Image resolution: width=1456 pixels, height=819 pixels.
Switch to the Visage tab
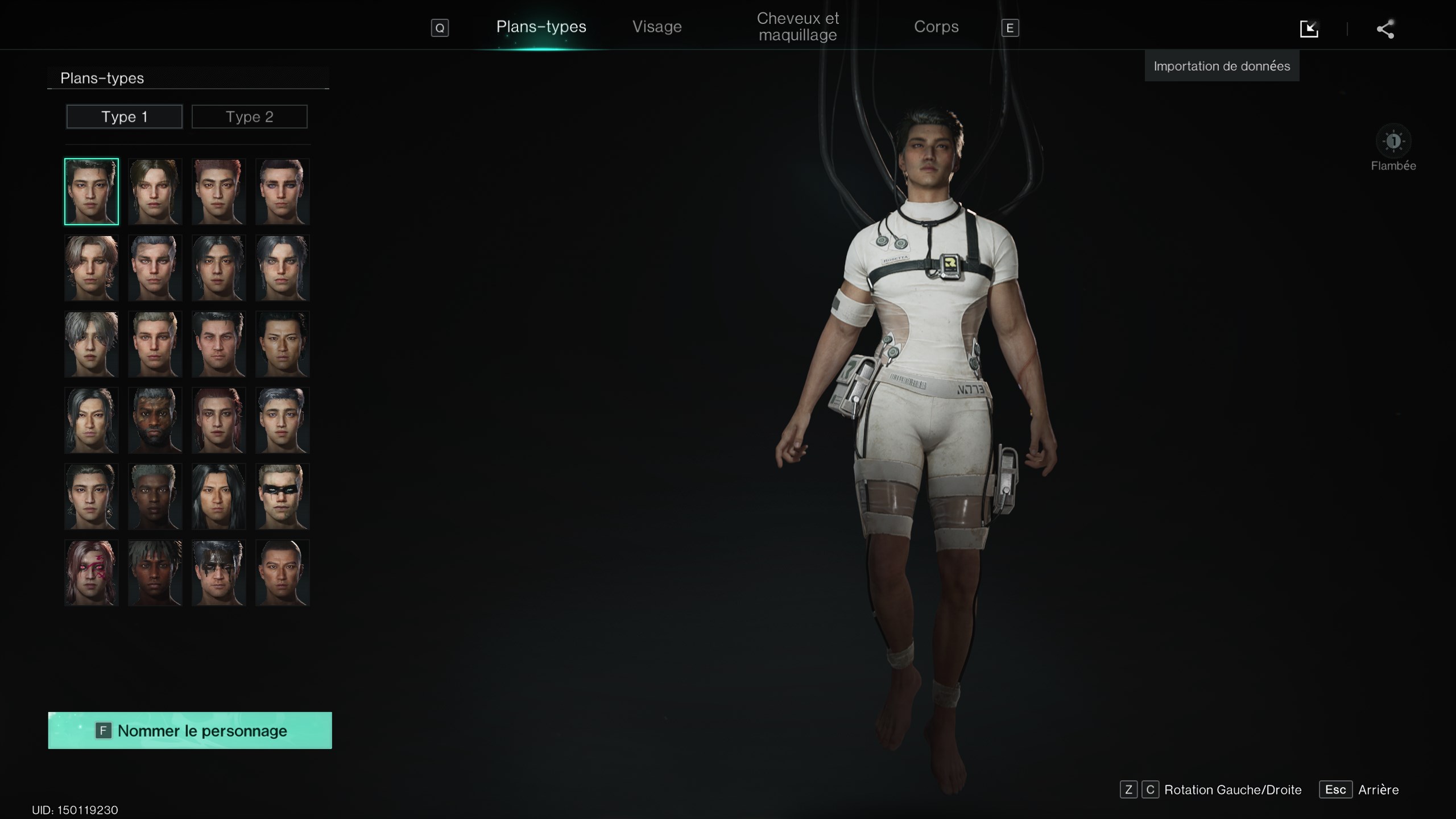tap(657, 26)
